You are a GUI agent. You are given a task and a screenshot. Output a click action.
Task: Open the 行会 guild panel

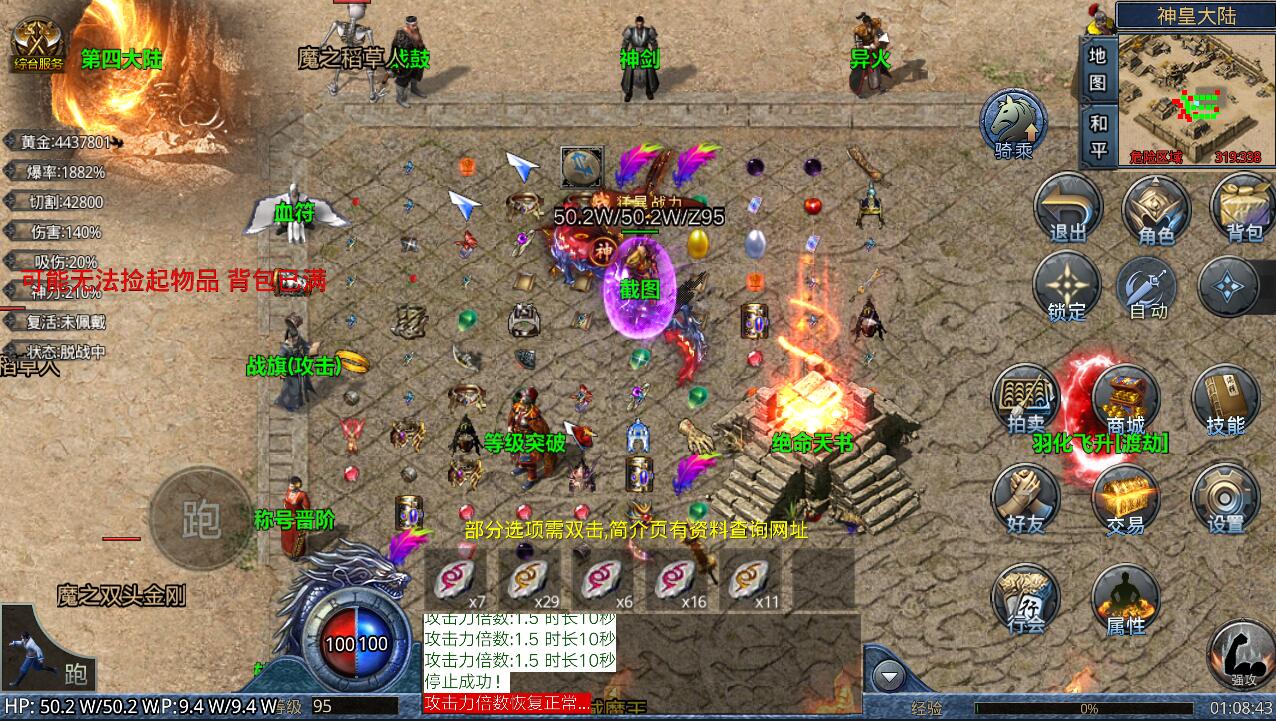pos(1026,600)
